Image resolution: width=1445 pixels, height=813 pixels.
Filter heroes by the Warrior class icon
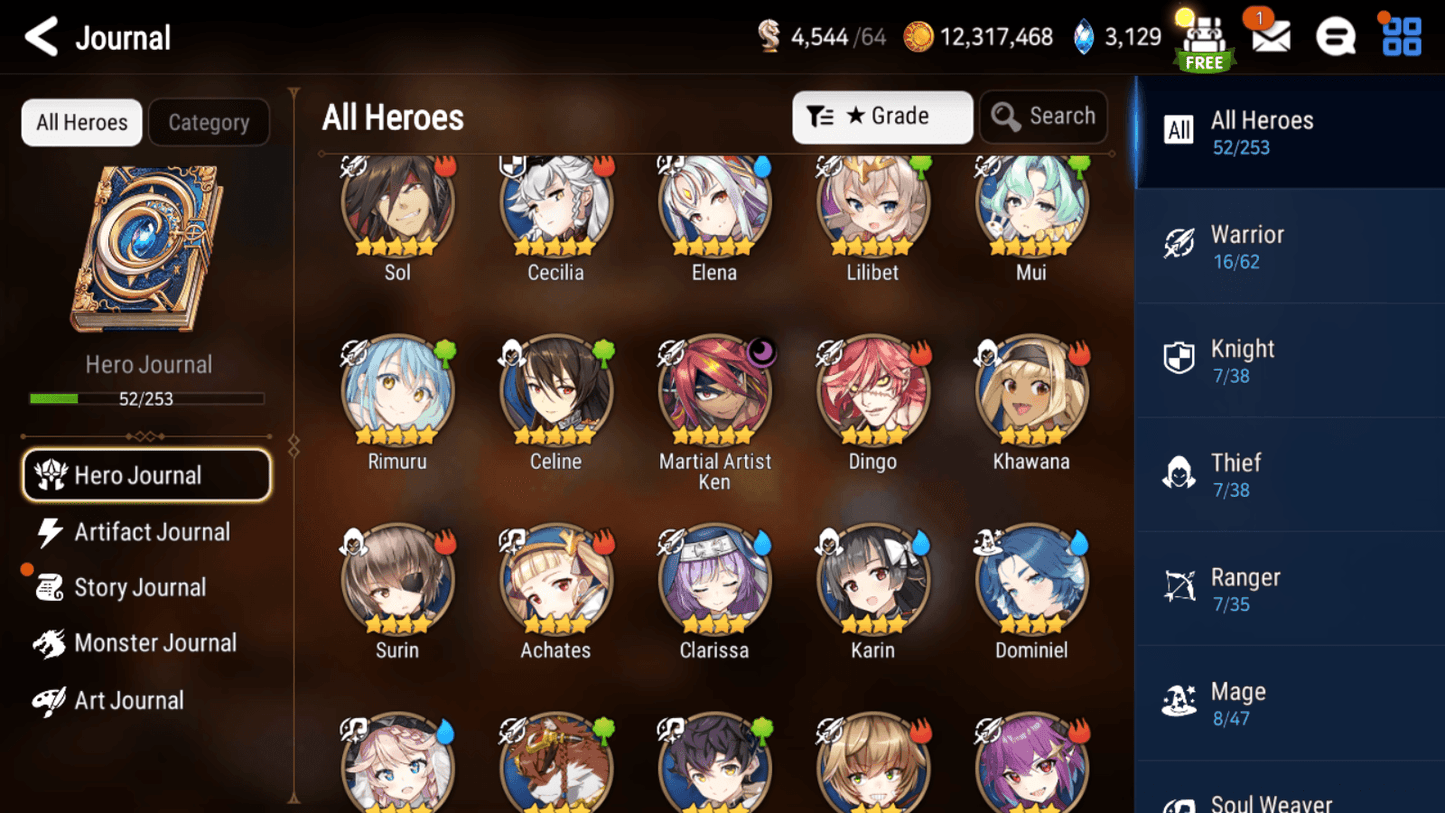1180,245
